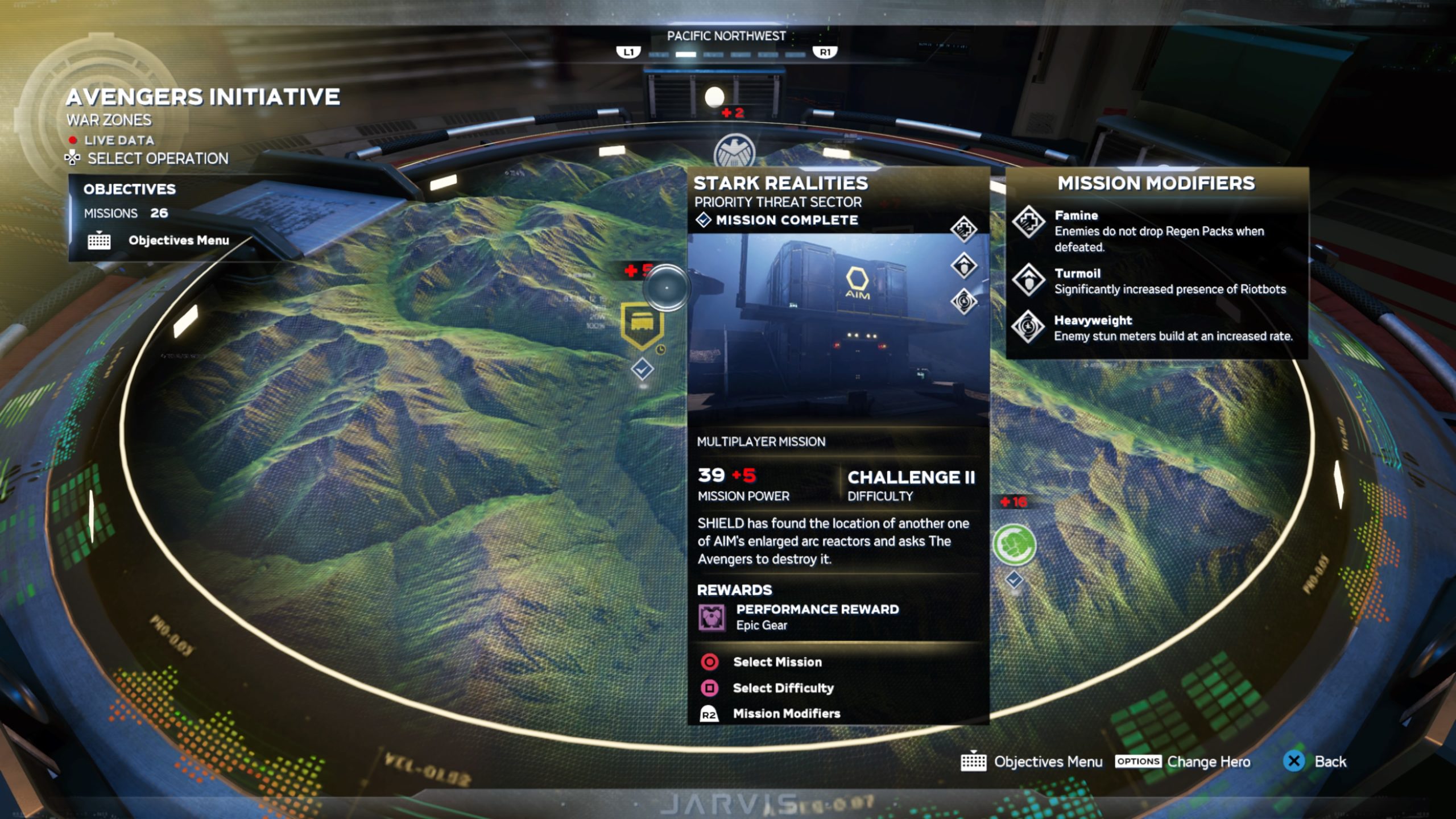Image resolution: width=1456 pixels, height=819 pixels.
Task: Open the Select Difficulty option
Action: tap(783, 688)
